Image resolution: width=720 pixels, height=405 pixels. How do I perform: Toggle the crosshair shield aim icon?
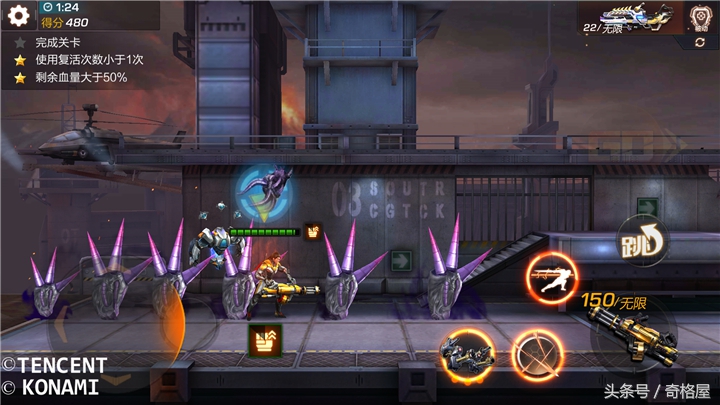click(700, 17)
